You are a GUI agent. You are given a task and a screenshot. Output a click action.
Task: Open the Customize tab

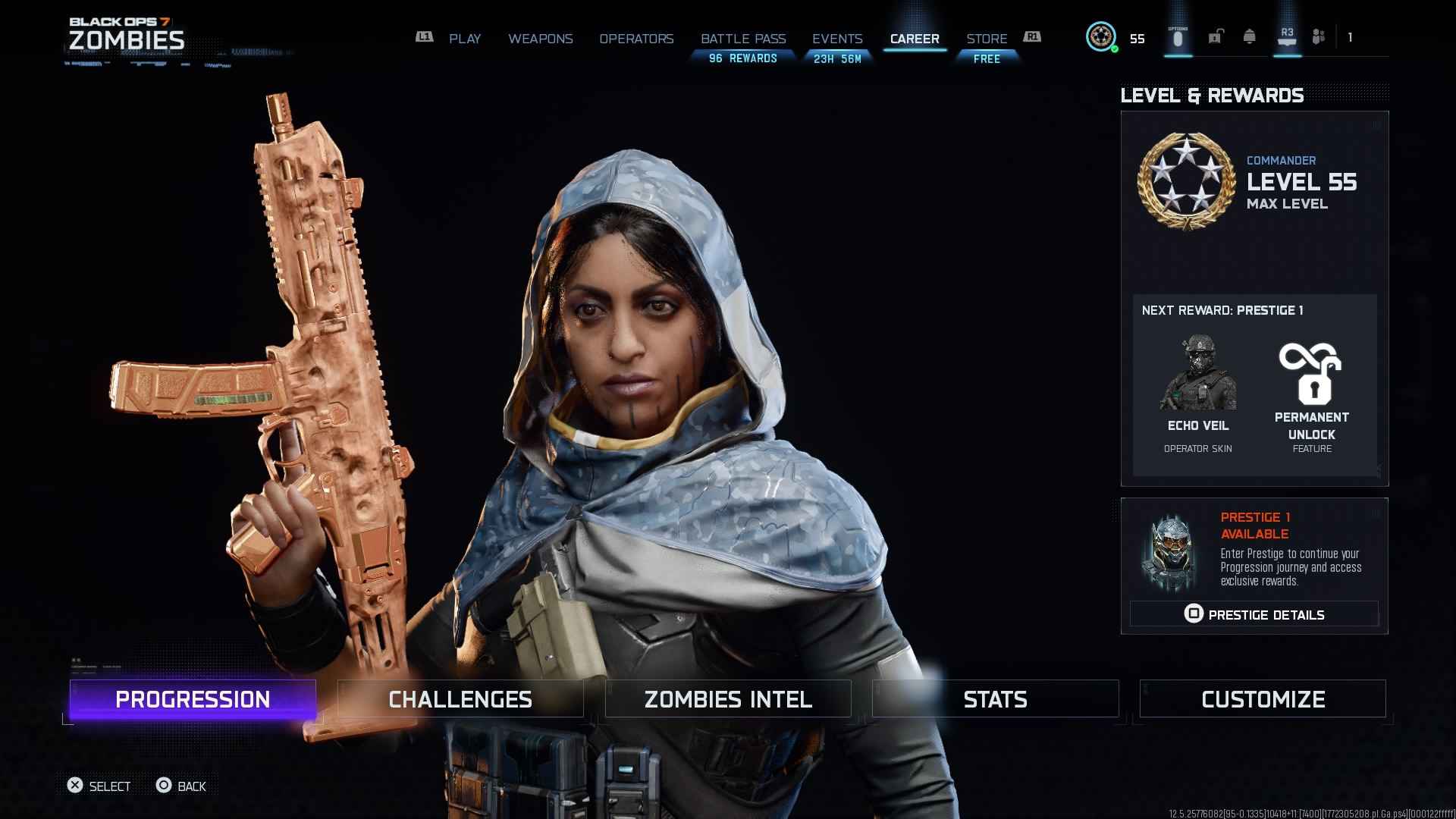point(1262,698)
